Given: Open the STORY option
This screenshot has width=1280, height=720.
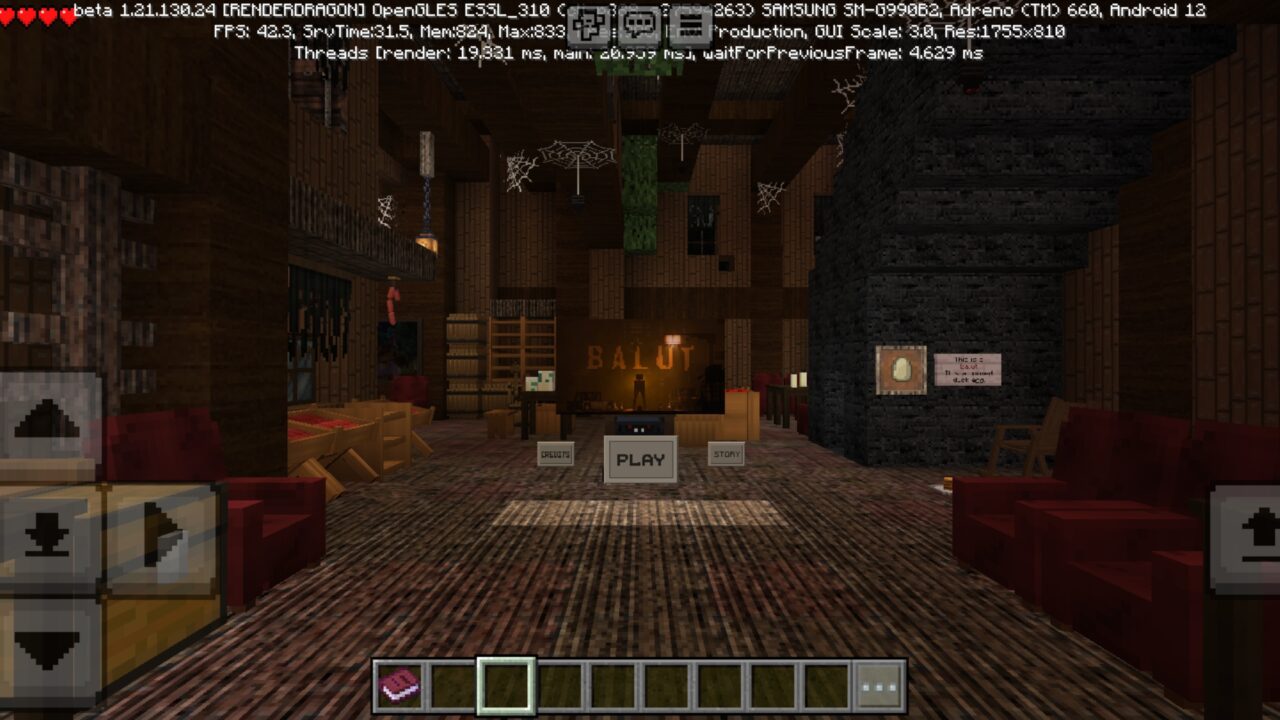Looking at the screenshot, I should pyautogui.click(x=728, y=452).
